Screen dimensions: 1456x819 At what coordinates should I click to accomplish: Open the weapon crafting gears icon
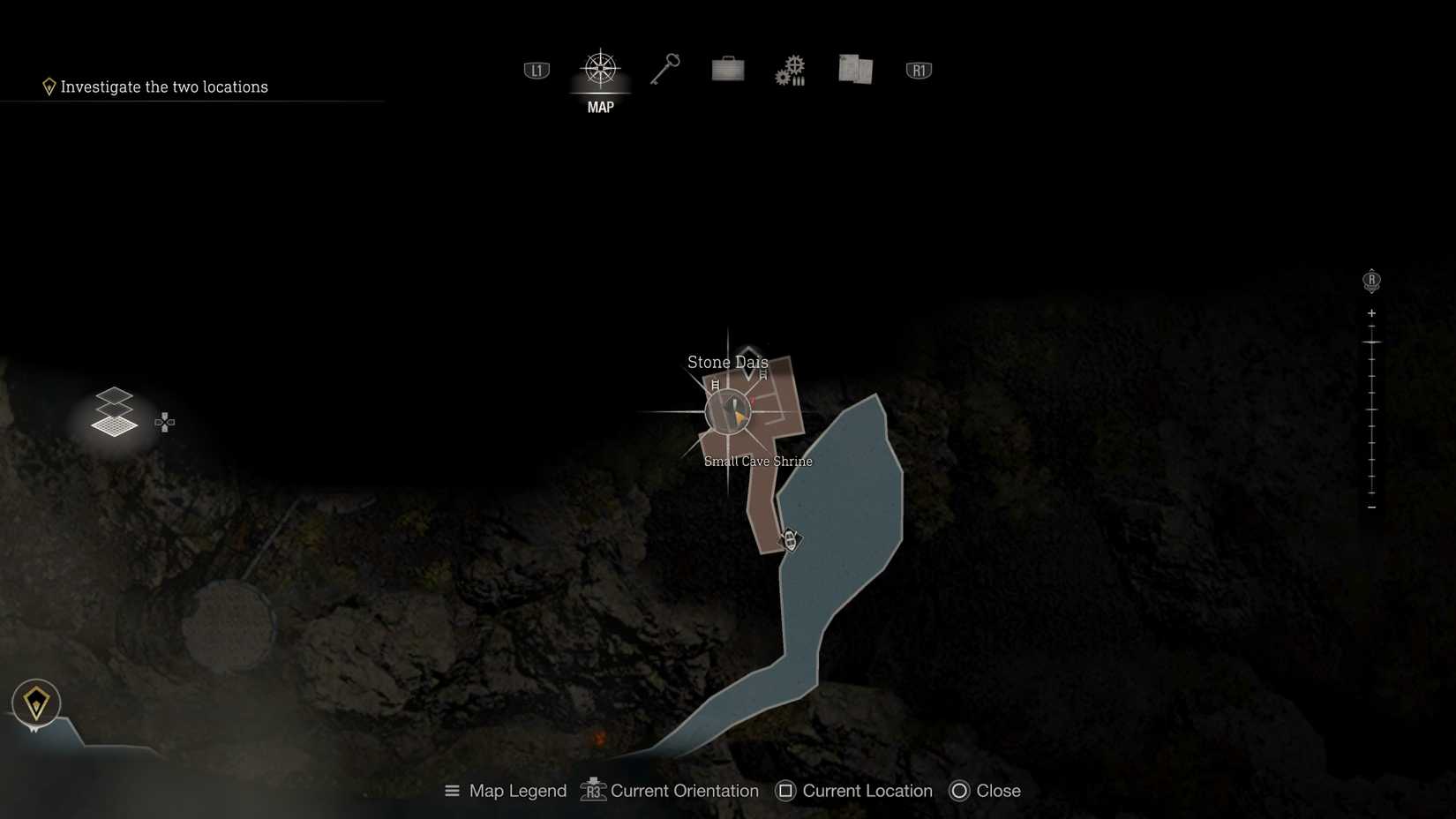pyautogui.click(x=789, y=69)
